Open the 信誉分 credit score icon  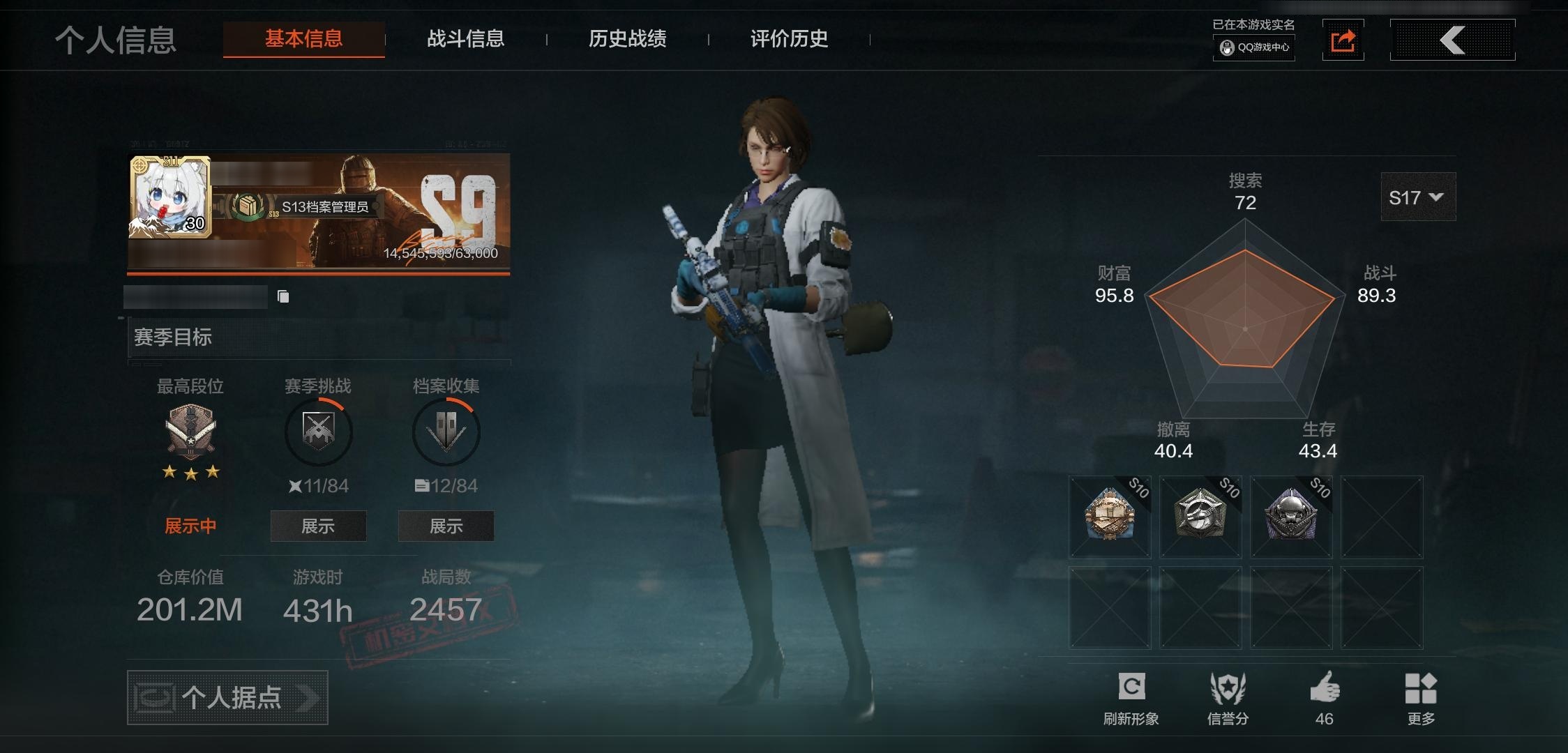point(1228,687)
